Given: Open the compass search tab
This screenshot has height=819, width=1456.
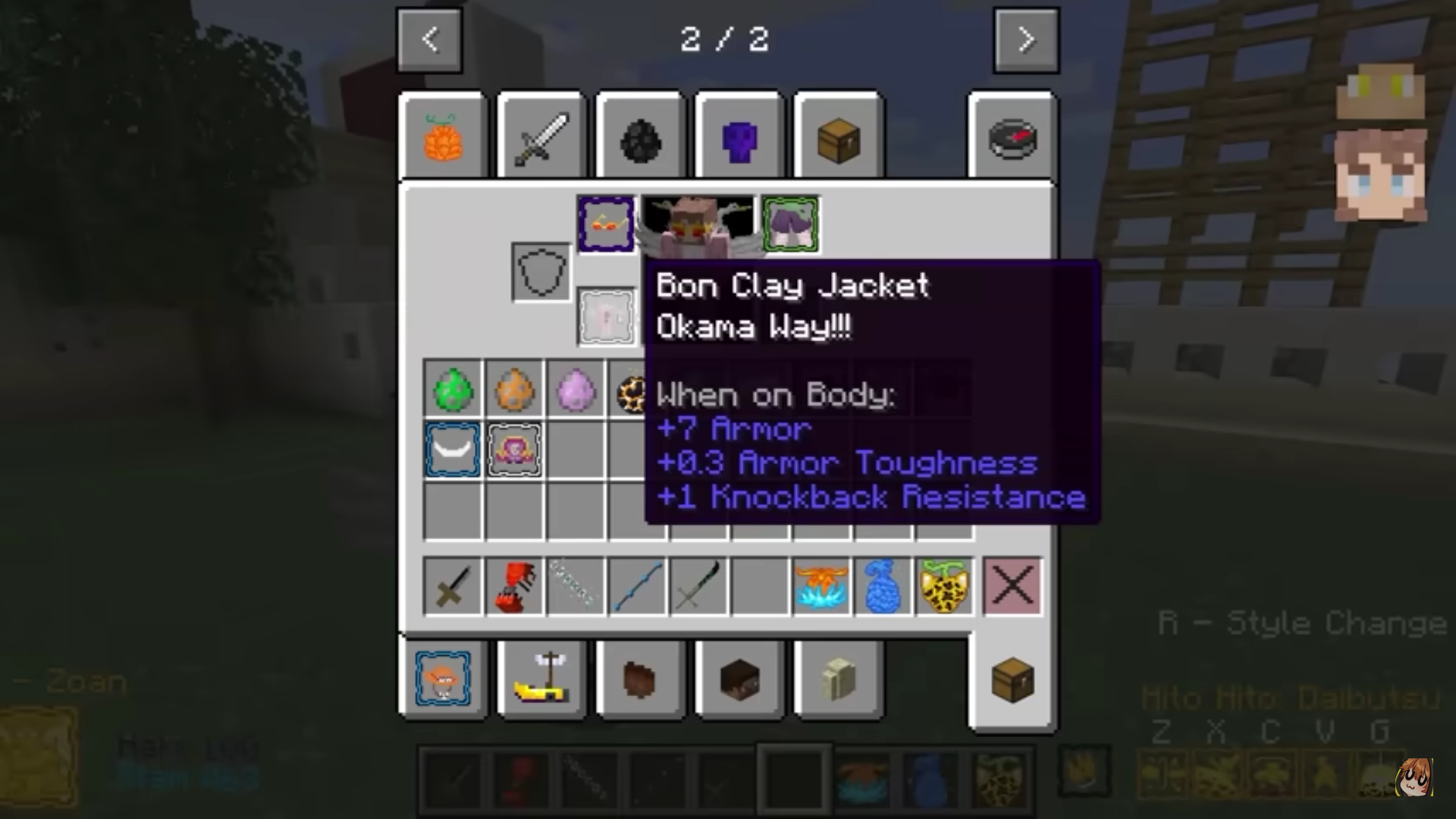Looking at the screenshot, I should click(x=1012, y=139).
